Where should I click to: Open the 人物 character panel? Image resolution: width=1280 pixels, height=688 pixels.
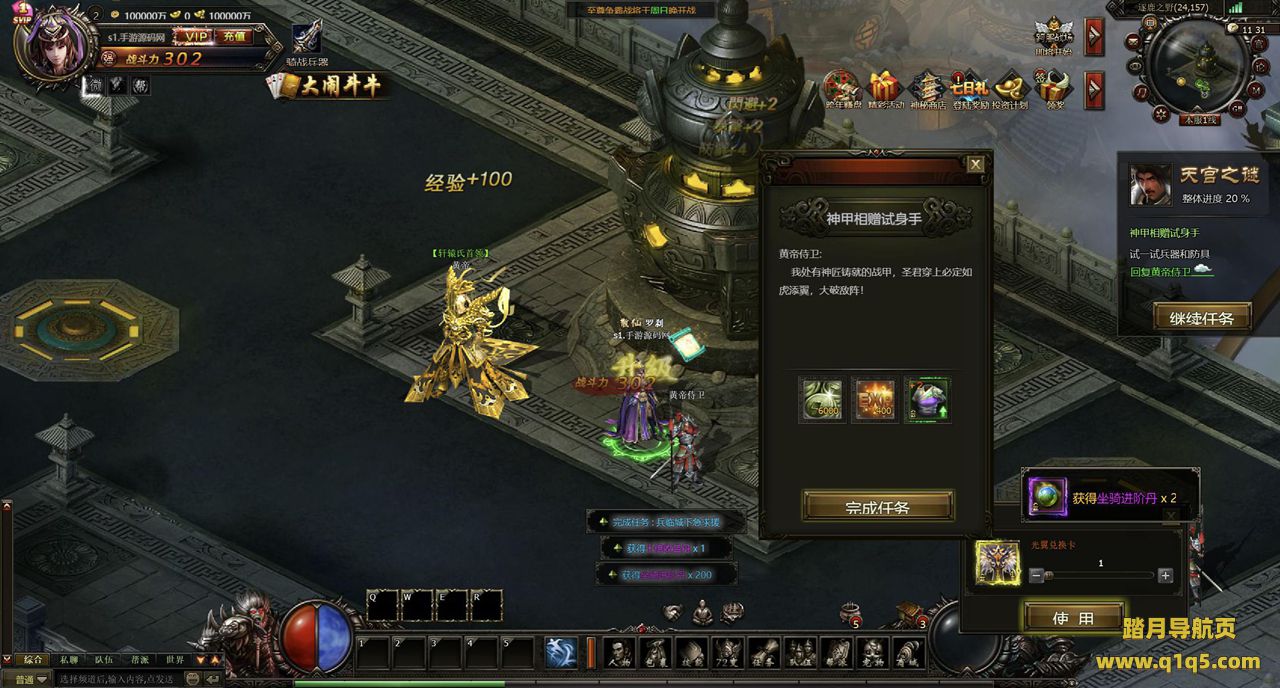620,653
